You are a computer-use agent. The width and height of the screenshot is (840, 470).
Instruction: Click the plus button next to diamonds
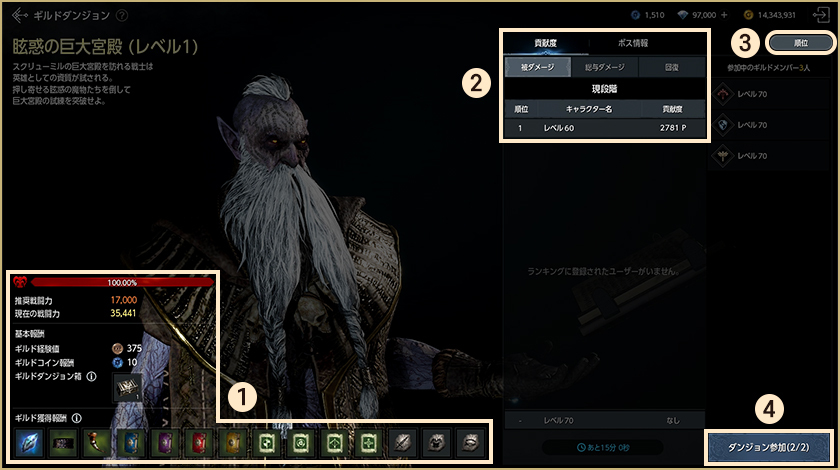click(x=724, y=16)
